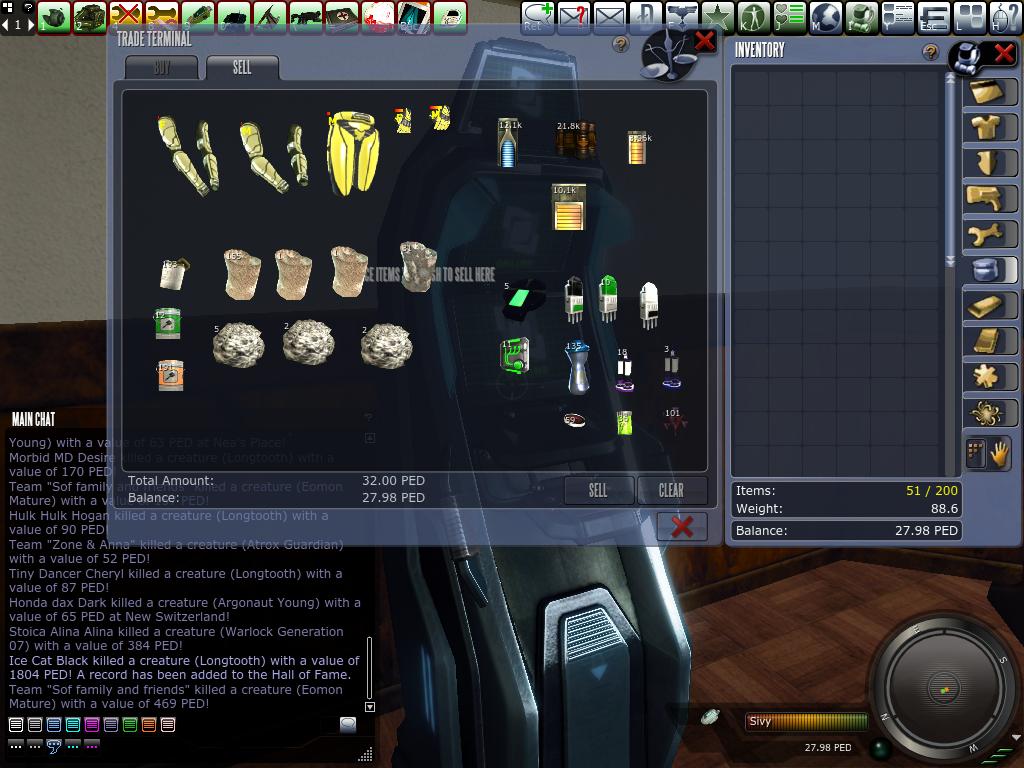
Task: Open the clothing shirt inventory category
Action: (990, 126)
